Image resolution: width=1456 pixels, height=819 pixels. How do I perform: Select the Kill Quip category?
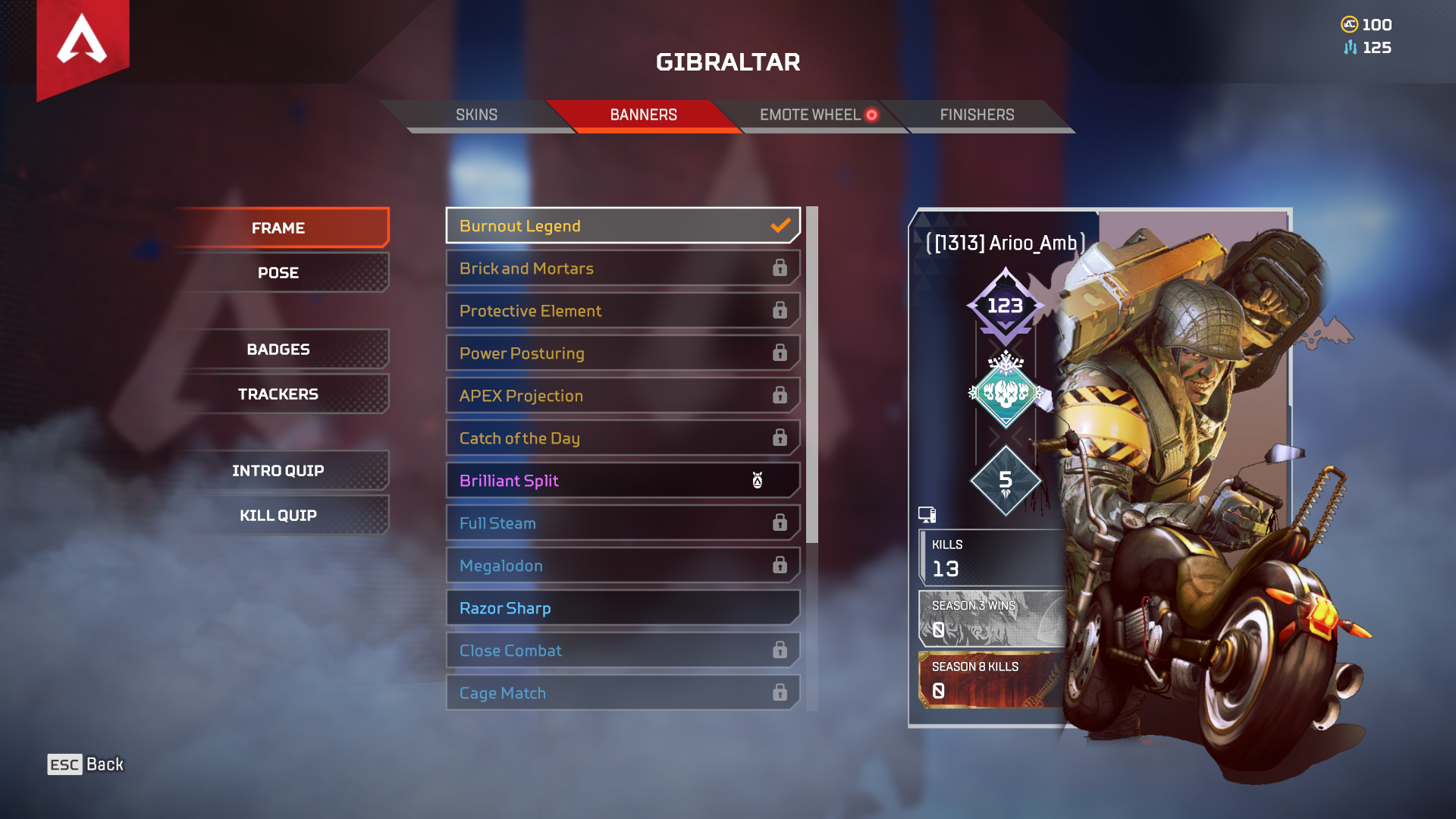point(278,515)
